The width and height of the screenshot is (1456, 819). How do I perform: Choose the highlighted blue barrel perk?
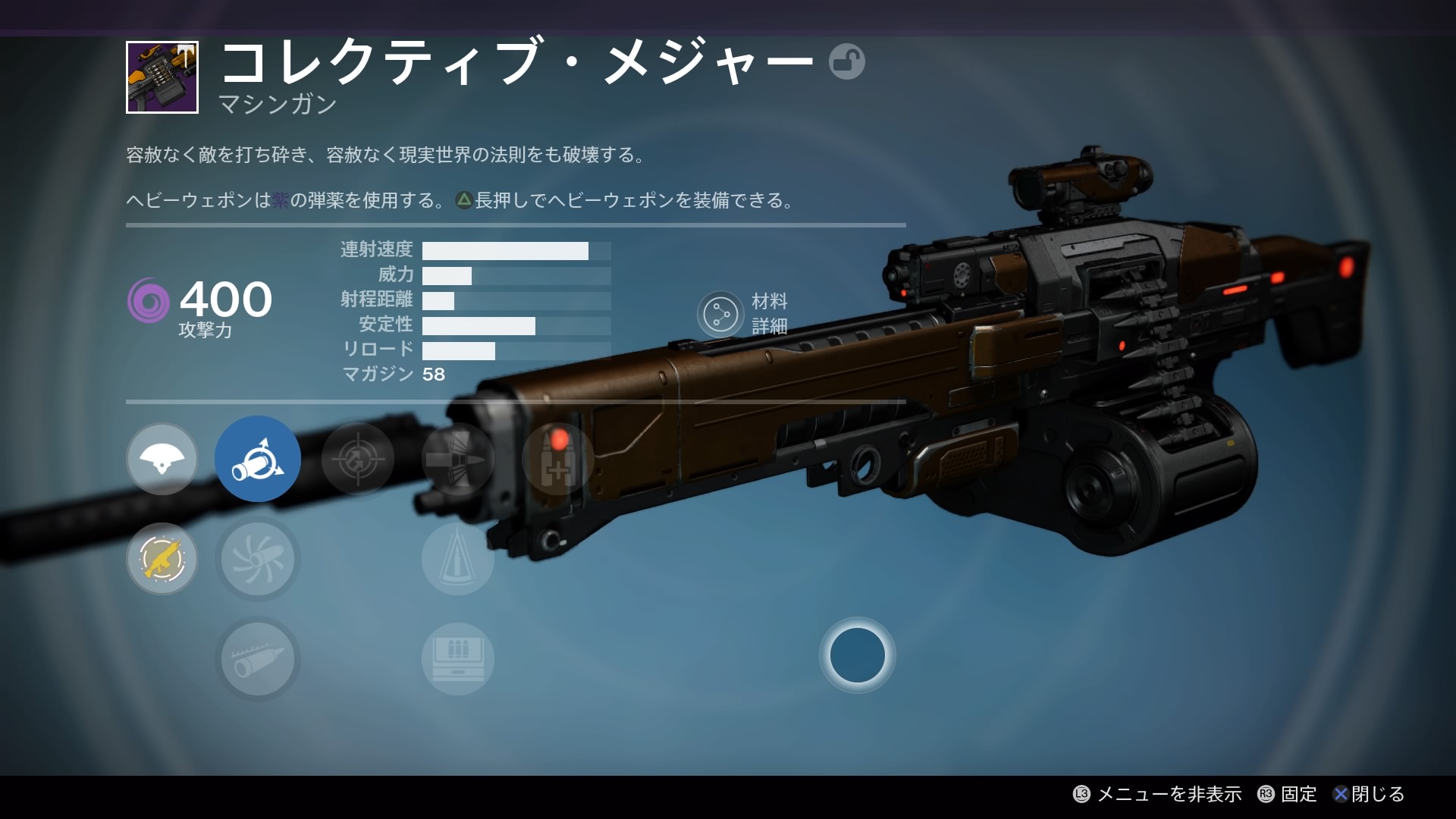(258, 459)
